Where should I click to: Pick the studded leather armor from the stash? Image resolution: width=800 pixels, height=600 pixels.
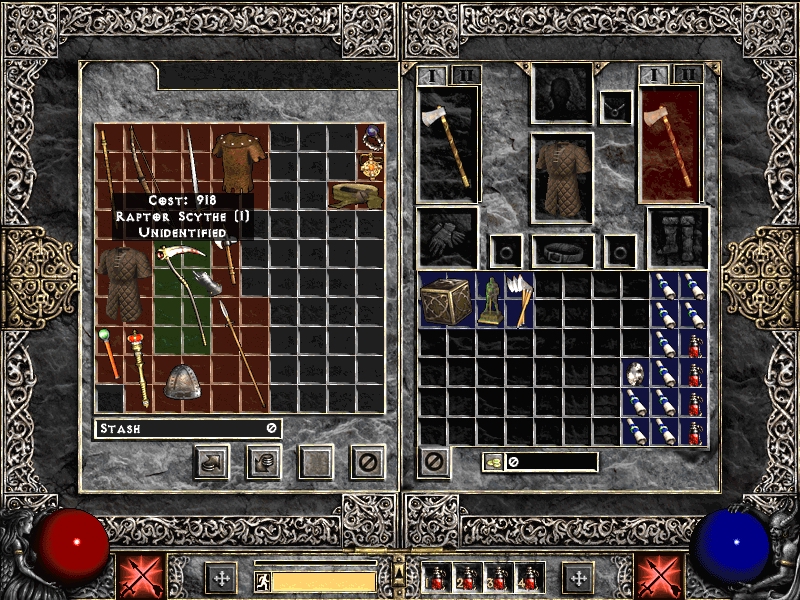coord(234,160)
